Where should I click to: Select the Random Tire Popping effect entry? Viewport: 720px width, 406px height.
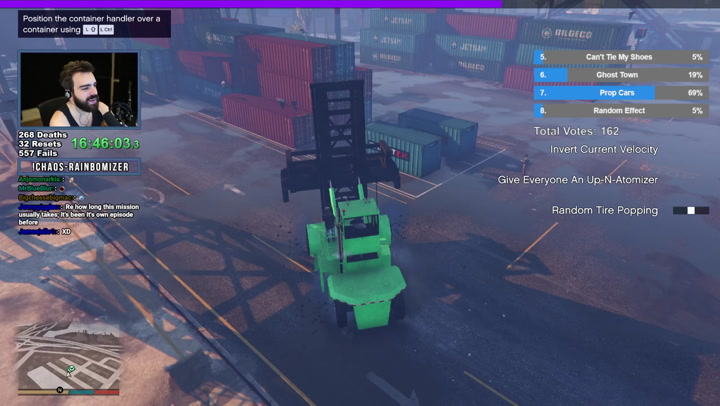tap(605, 210)
